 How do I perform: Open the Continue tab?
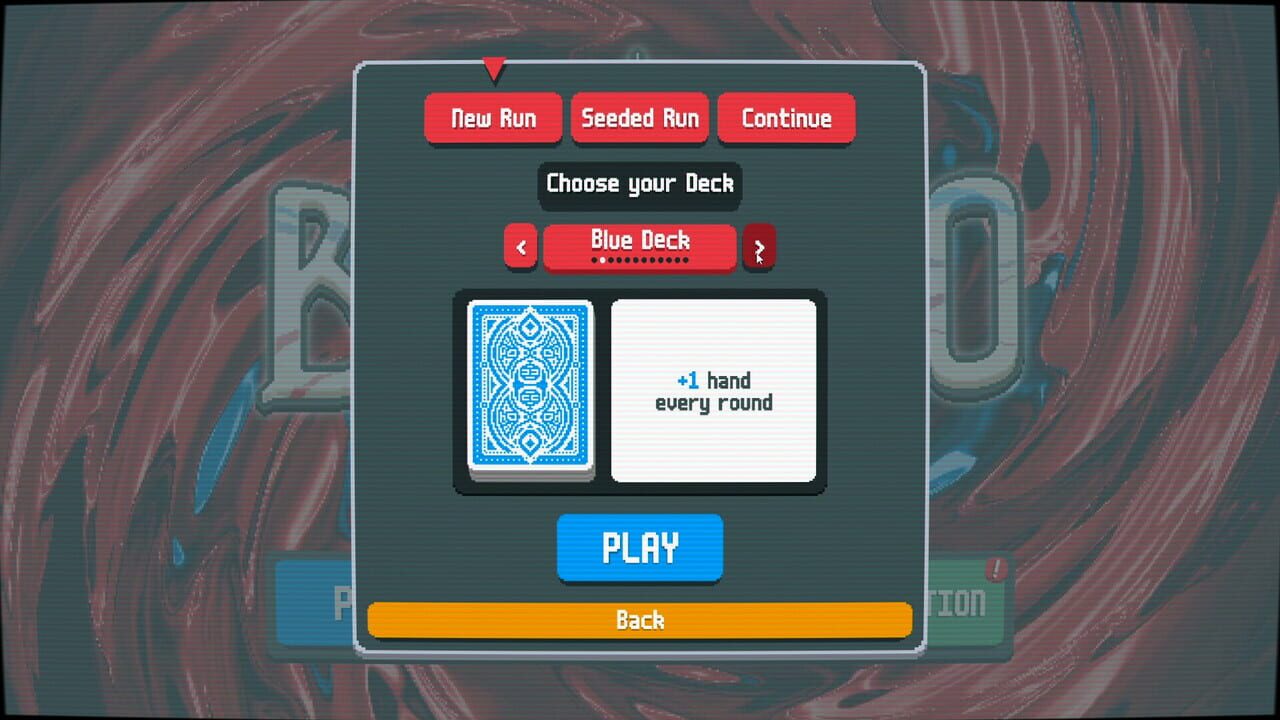pyautogui.click(x=786, y=118)
